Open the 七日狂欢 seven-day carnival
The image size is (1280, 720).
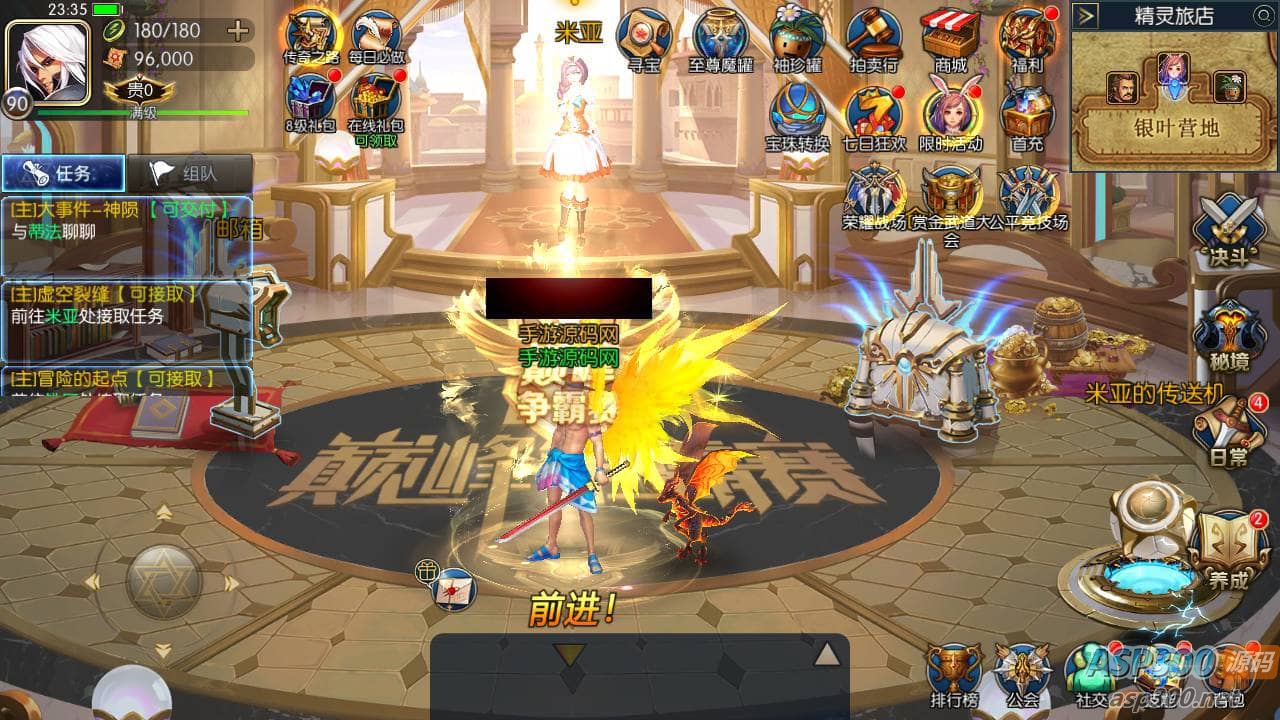click(874, 112)
